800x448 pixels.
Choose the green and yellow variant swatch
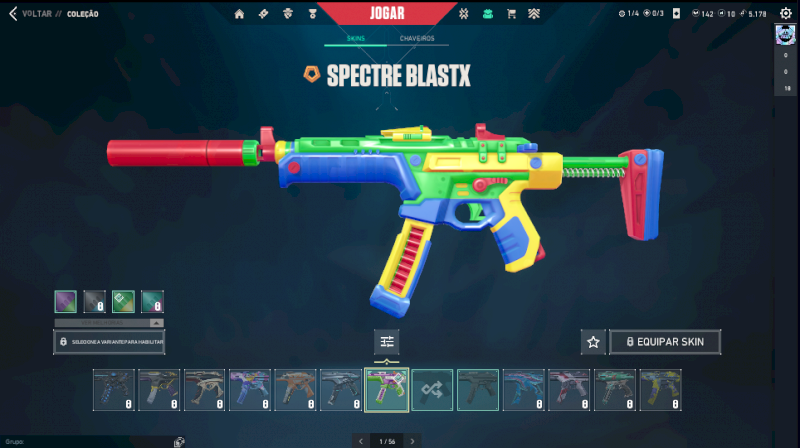(123, 301)
